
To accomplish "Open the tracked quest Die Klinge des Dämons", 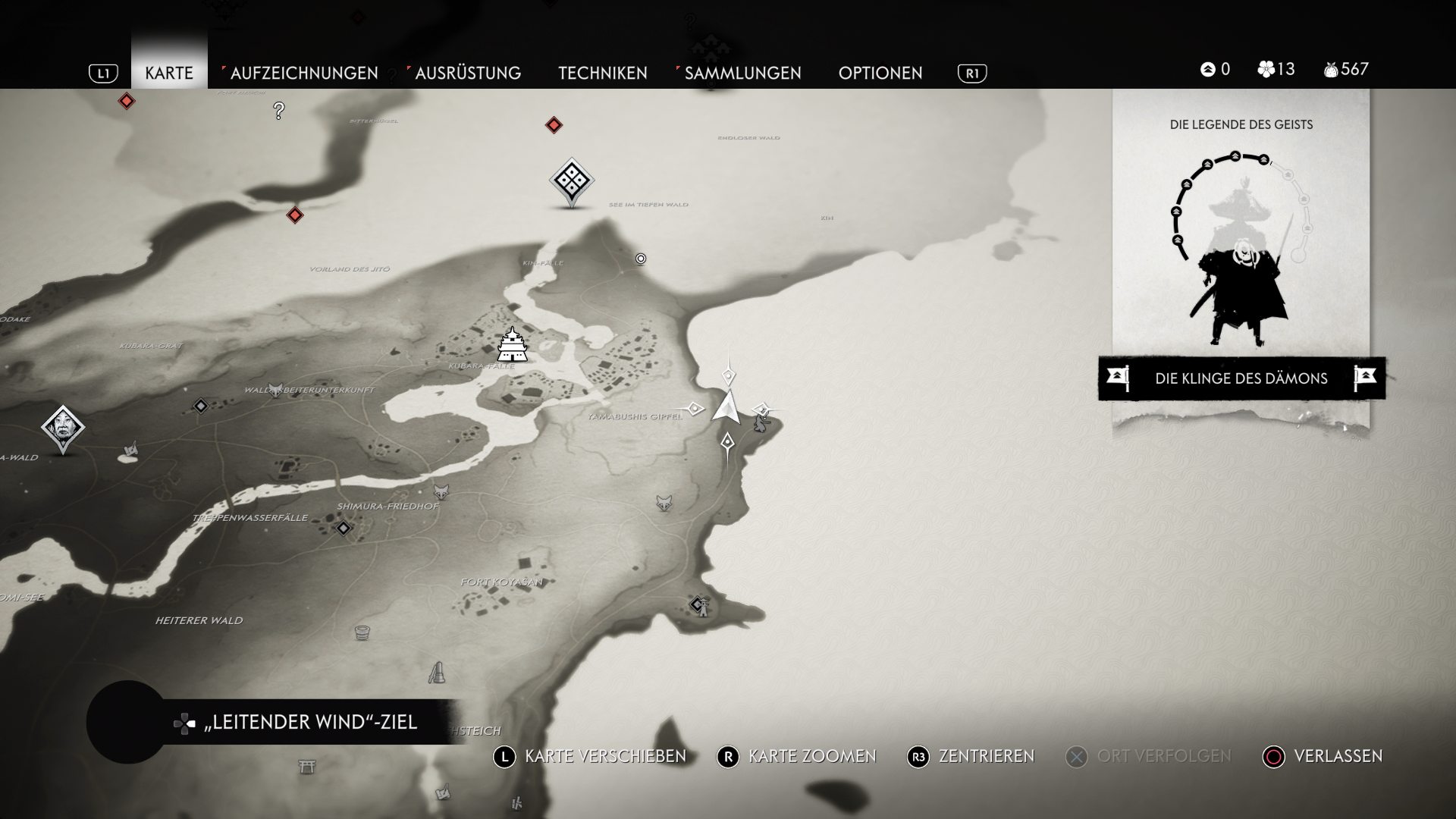I will click(1241, 378).
